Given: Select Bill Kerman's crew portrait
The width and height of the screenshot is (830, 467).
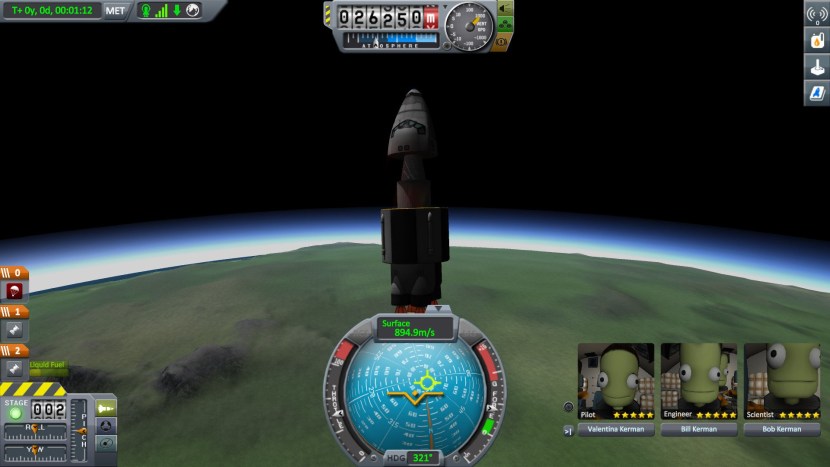Looking at the screenshot, I should pyautogui.click(x=698, y=376).
